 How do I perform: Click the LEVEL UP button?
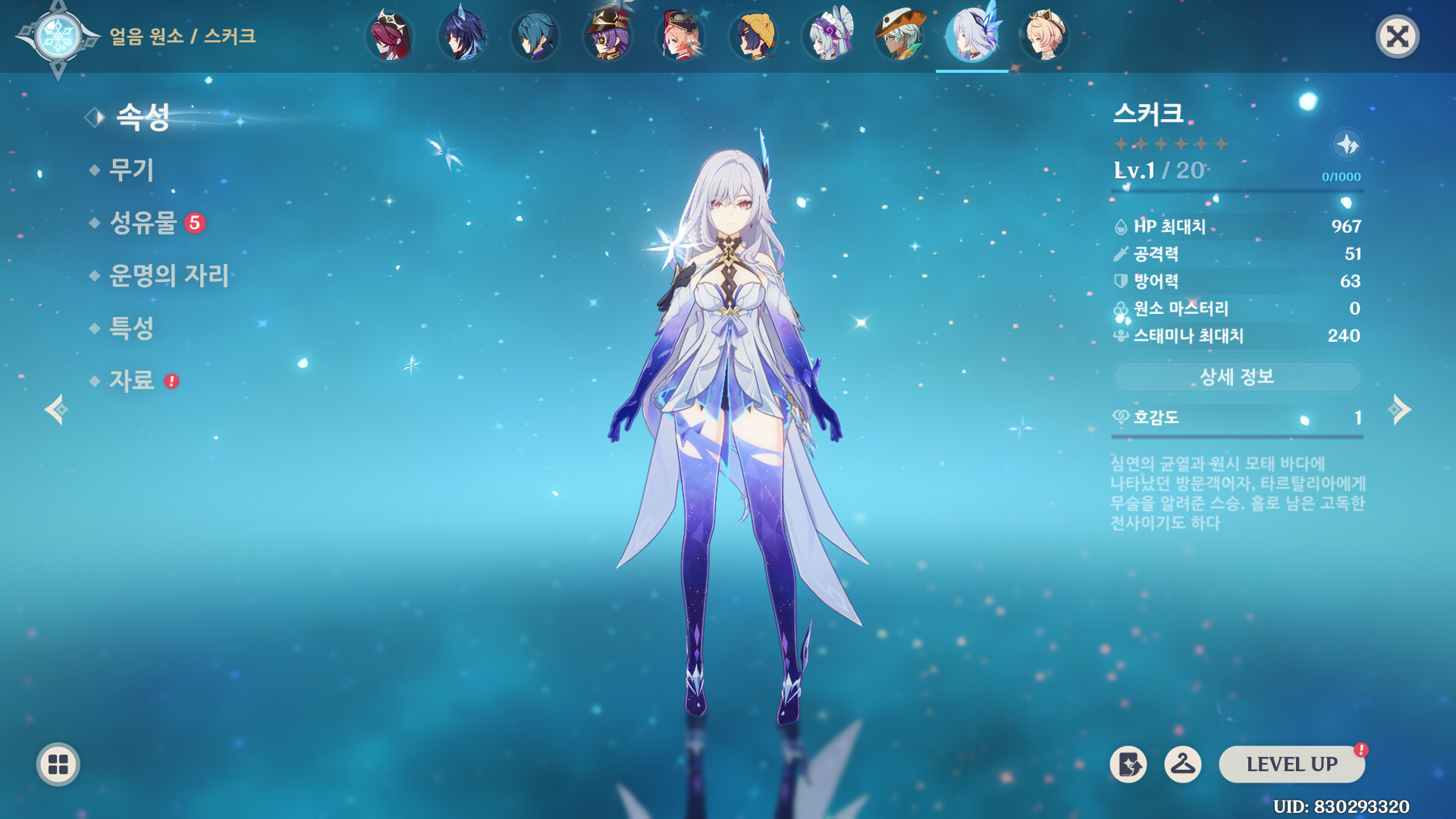coord(1291,764)
